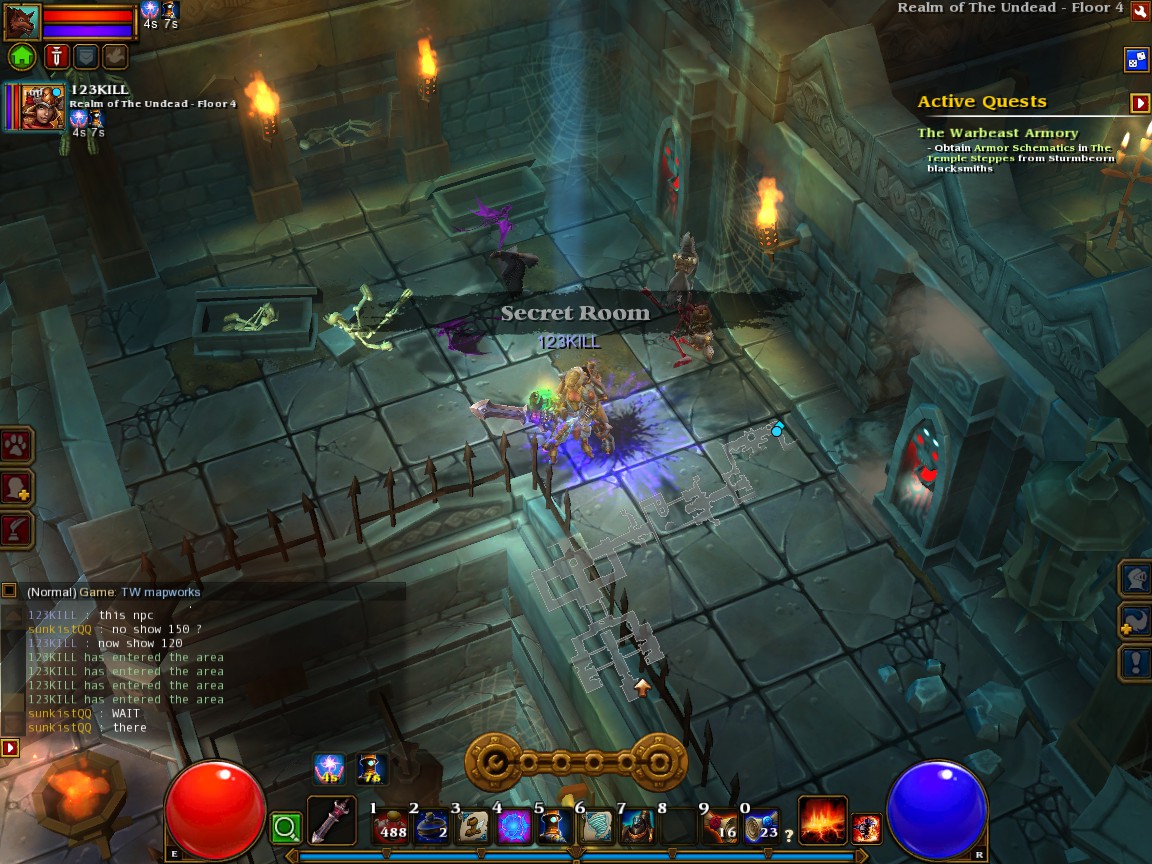Use the red health potion in slot 1
Screen dimensions: 1152x864
coord(391,824)
